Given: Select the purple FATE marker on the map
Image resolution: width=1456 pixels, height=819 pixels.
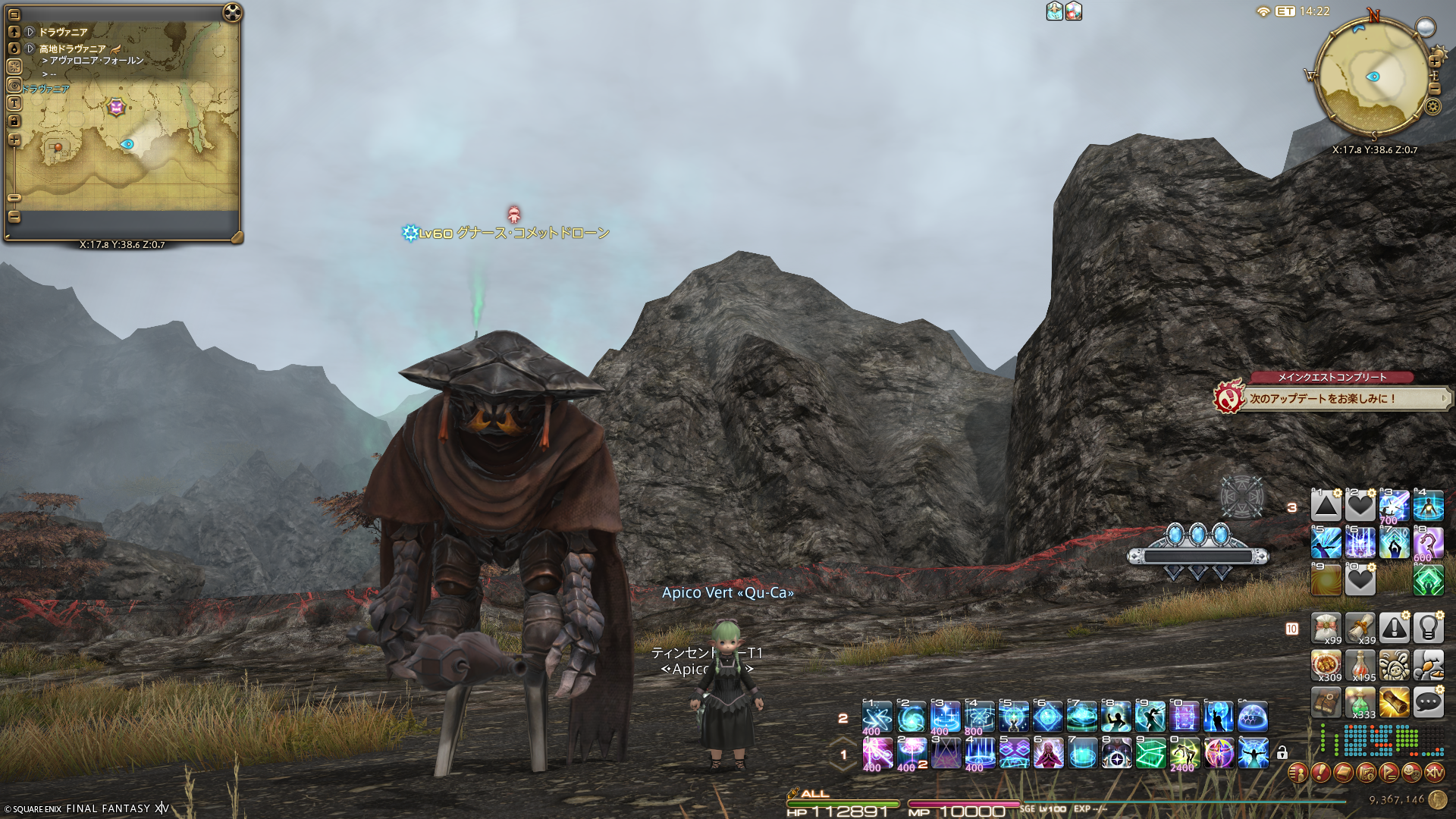Looking at the screenshot, I should click(116, 107).
